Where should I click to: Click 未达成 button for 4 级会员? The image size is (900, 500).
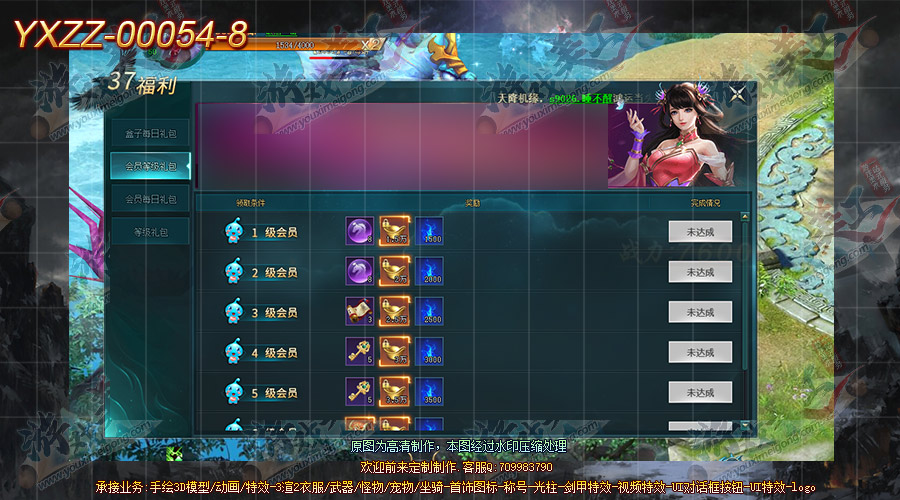pos(700,352)
